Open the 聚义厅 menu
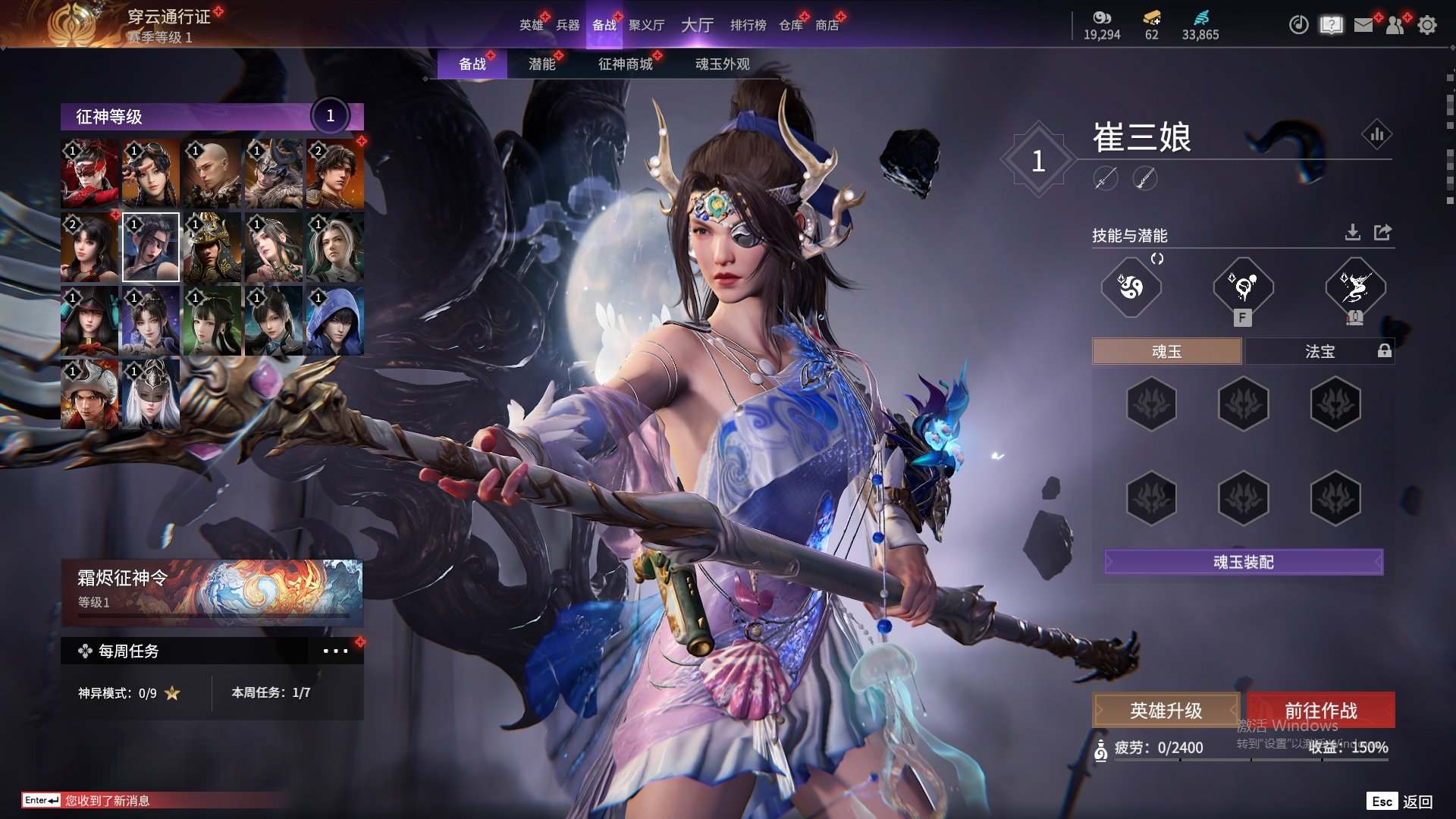Screen dimensions: 1456x819 (x=646, y=25)
